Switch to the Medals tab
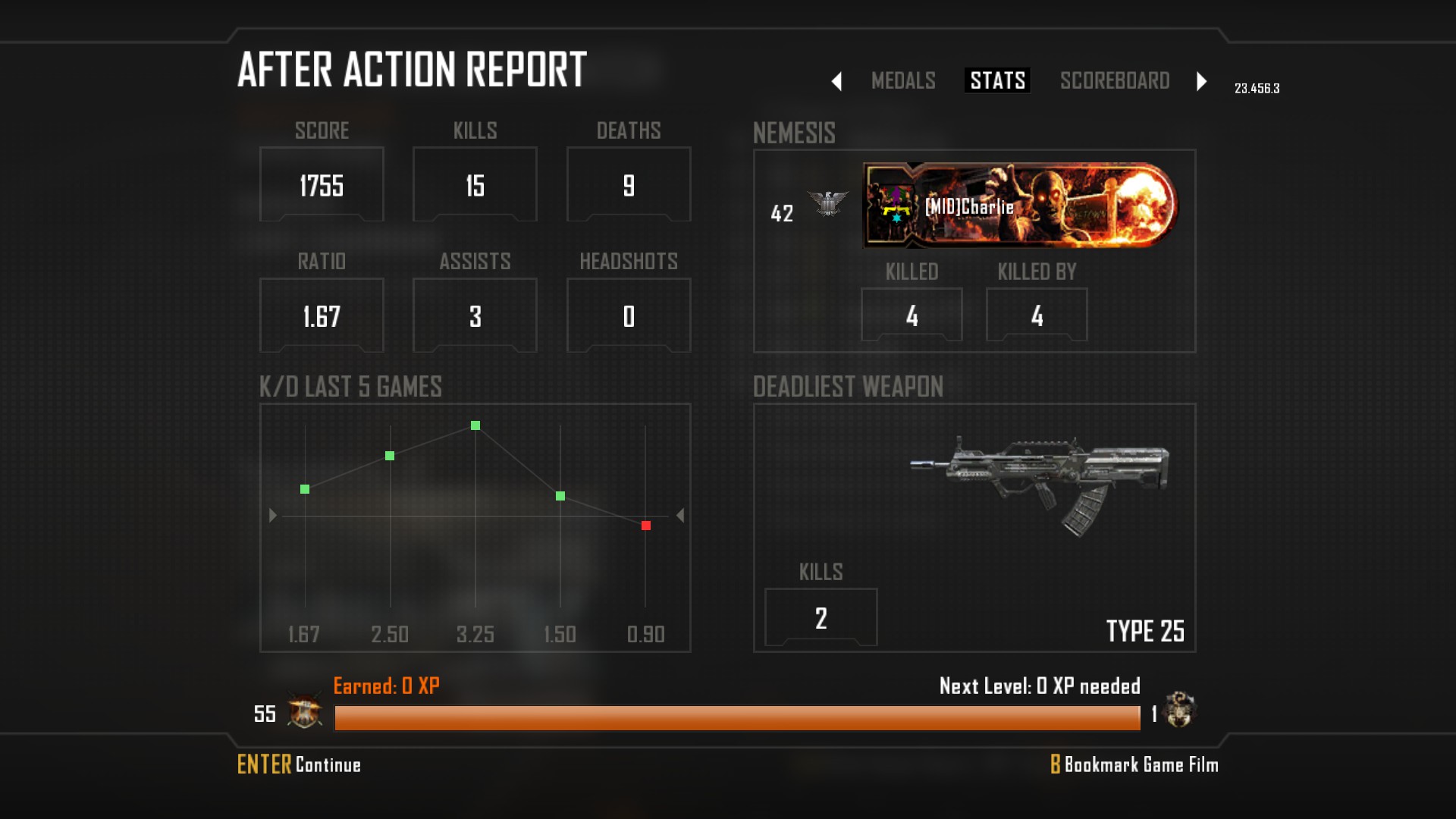 coord(902,80)
